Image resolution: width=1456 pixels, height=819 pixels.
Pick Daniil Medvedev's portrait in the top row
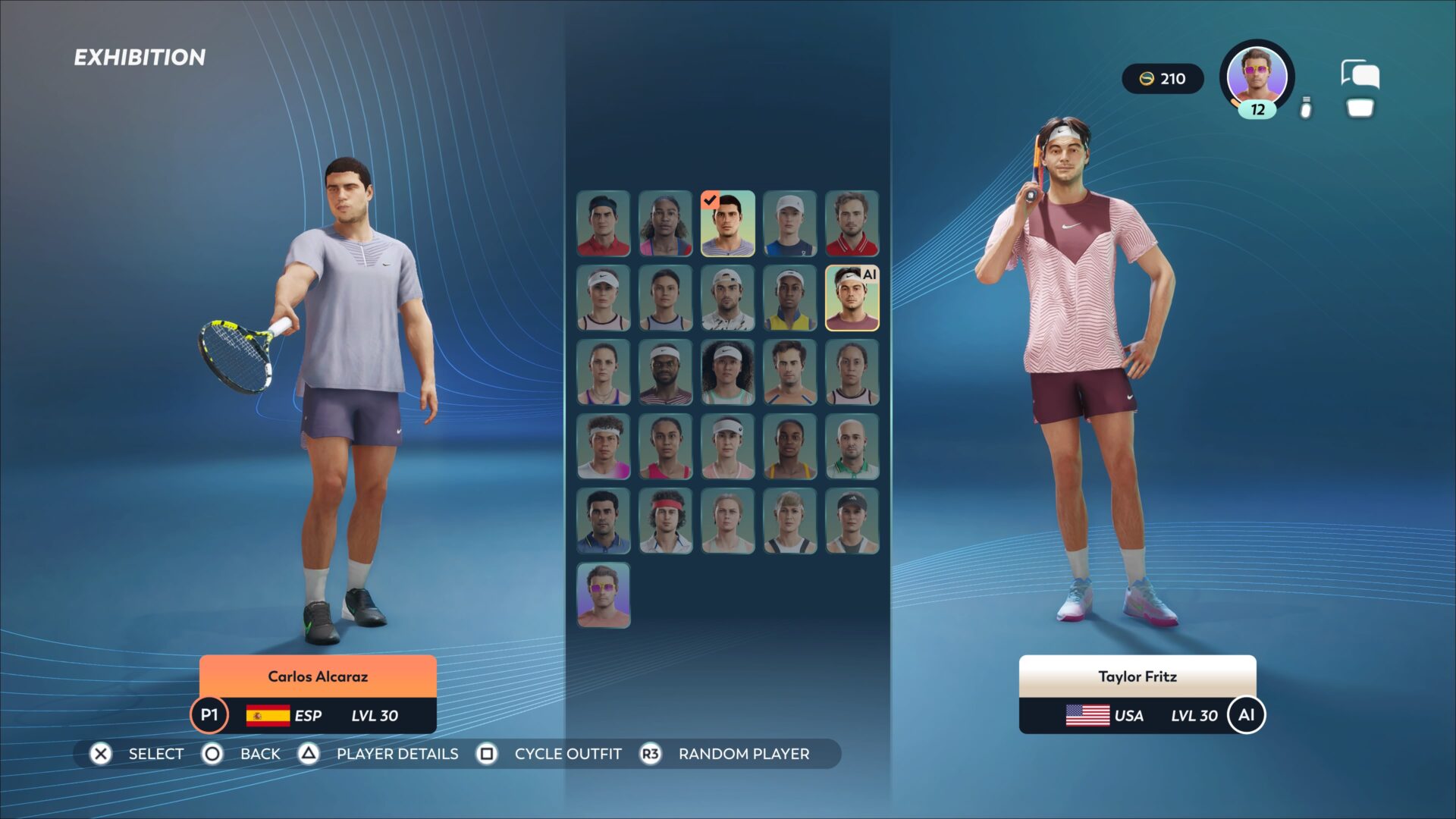(852, 224)
